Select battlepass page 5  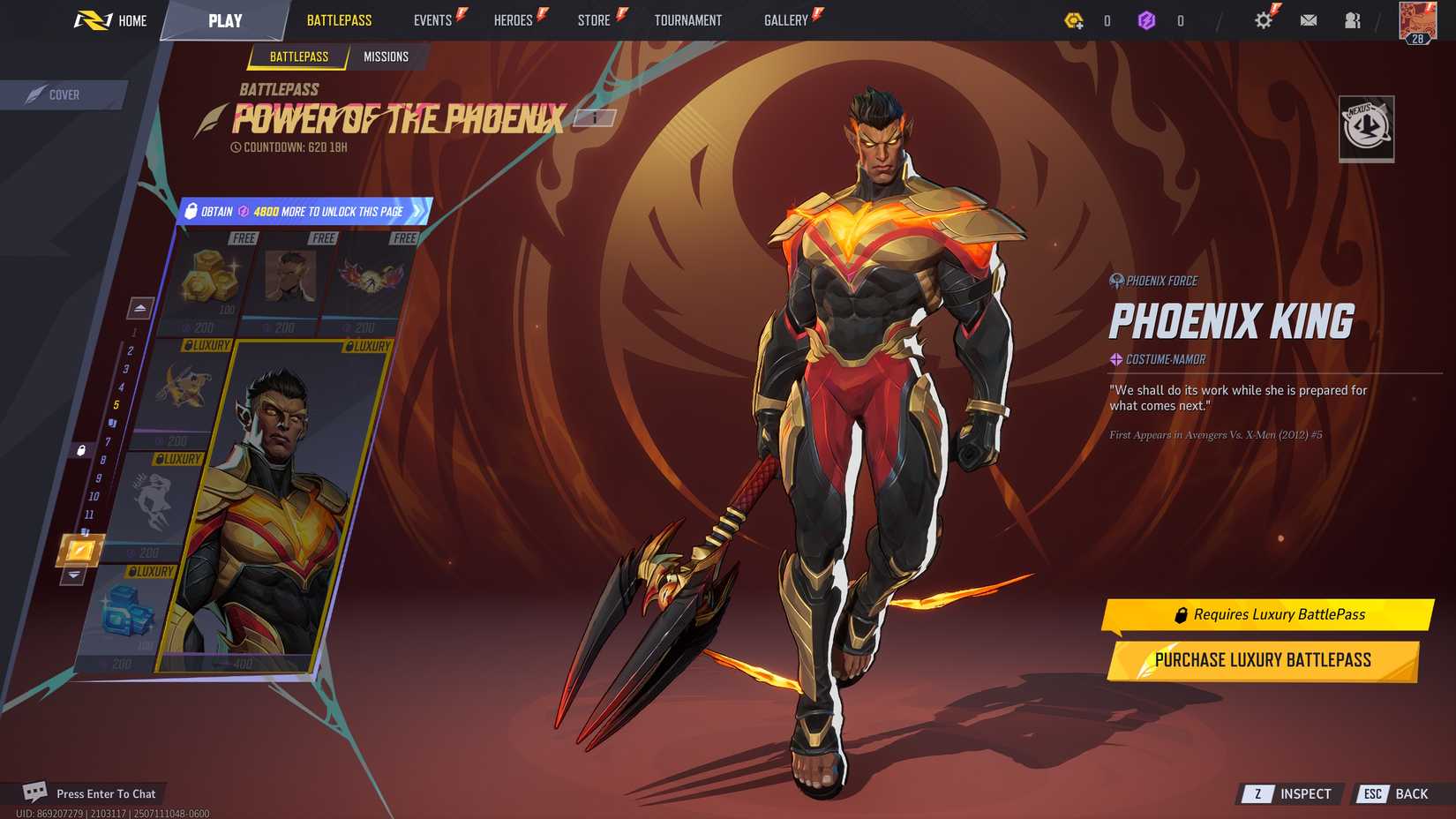tap(116, 403)
